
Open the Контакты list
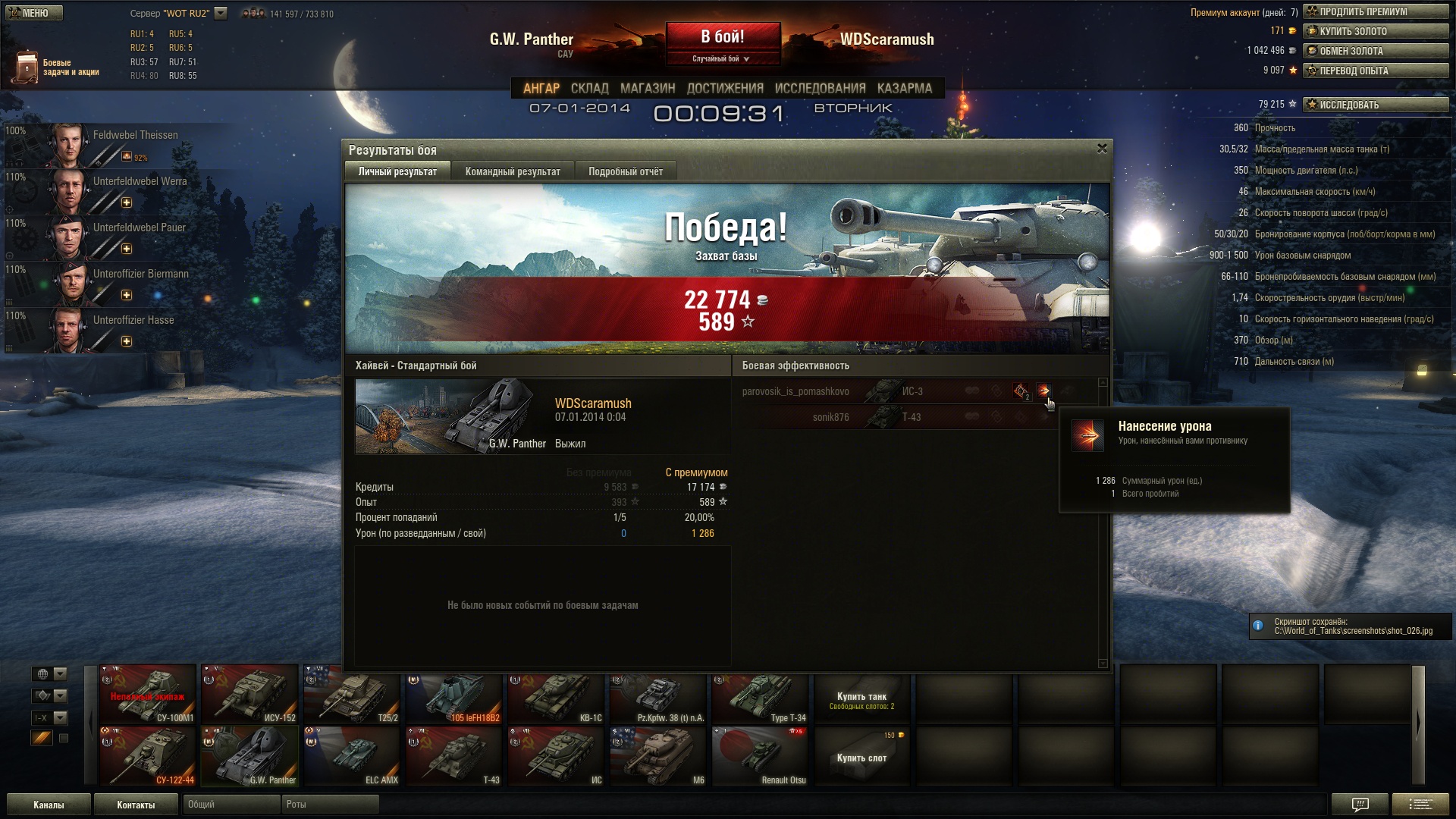click(x=136, y=805)
